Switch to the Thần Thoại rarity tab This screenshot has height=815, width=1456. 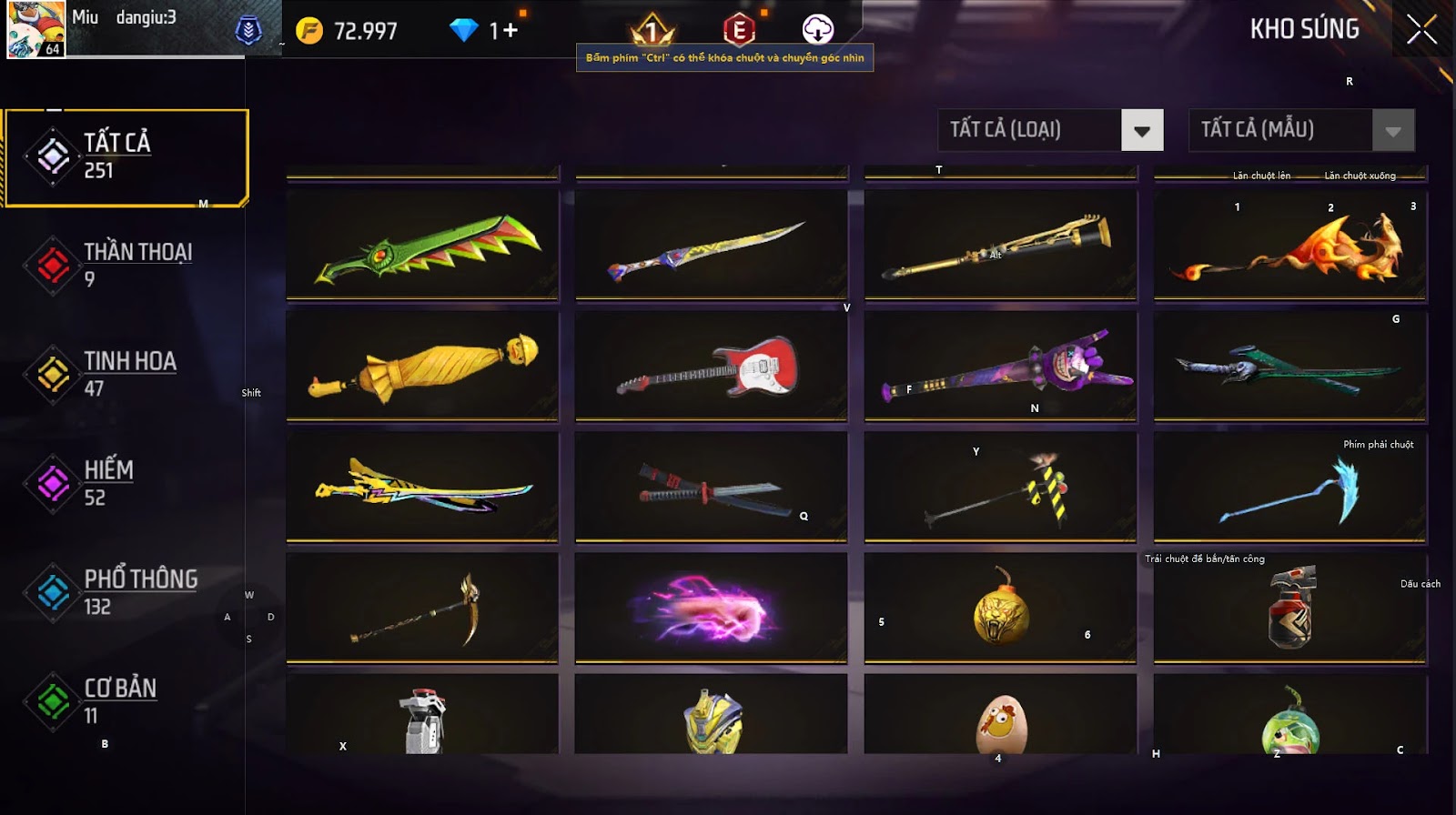click(x=126, y=265)
